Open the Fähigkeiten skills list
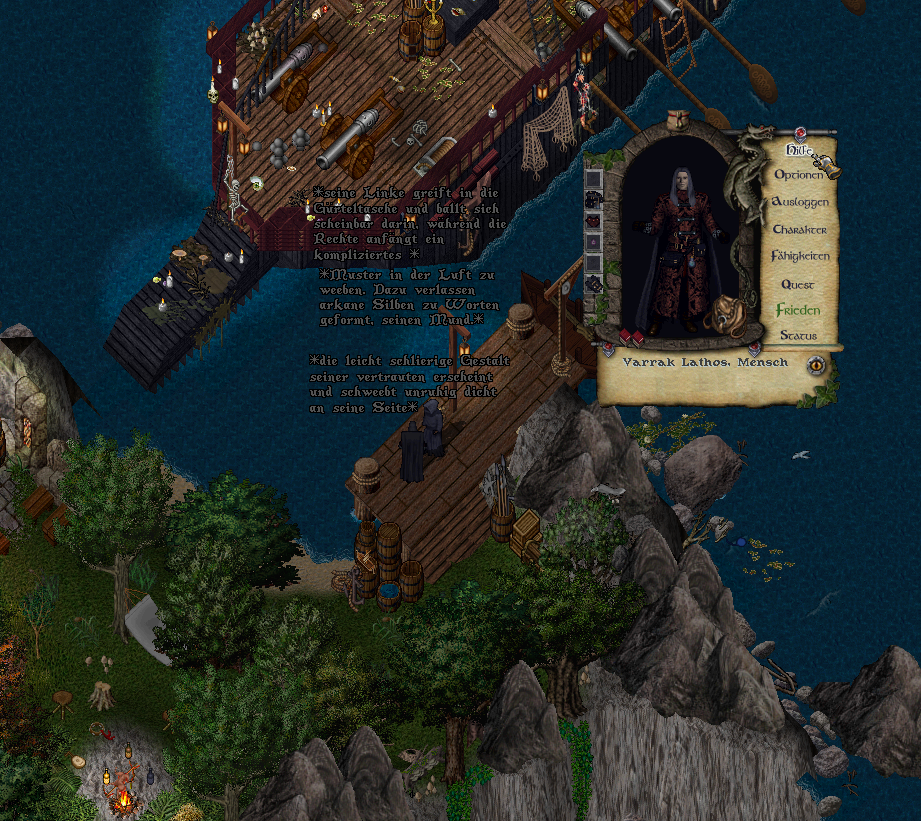 pyautogui.click(x=800, y=256)
